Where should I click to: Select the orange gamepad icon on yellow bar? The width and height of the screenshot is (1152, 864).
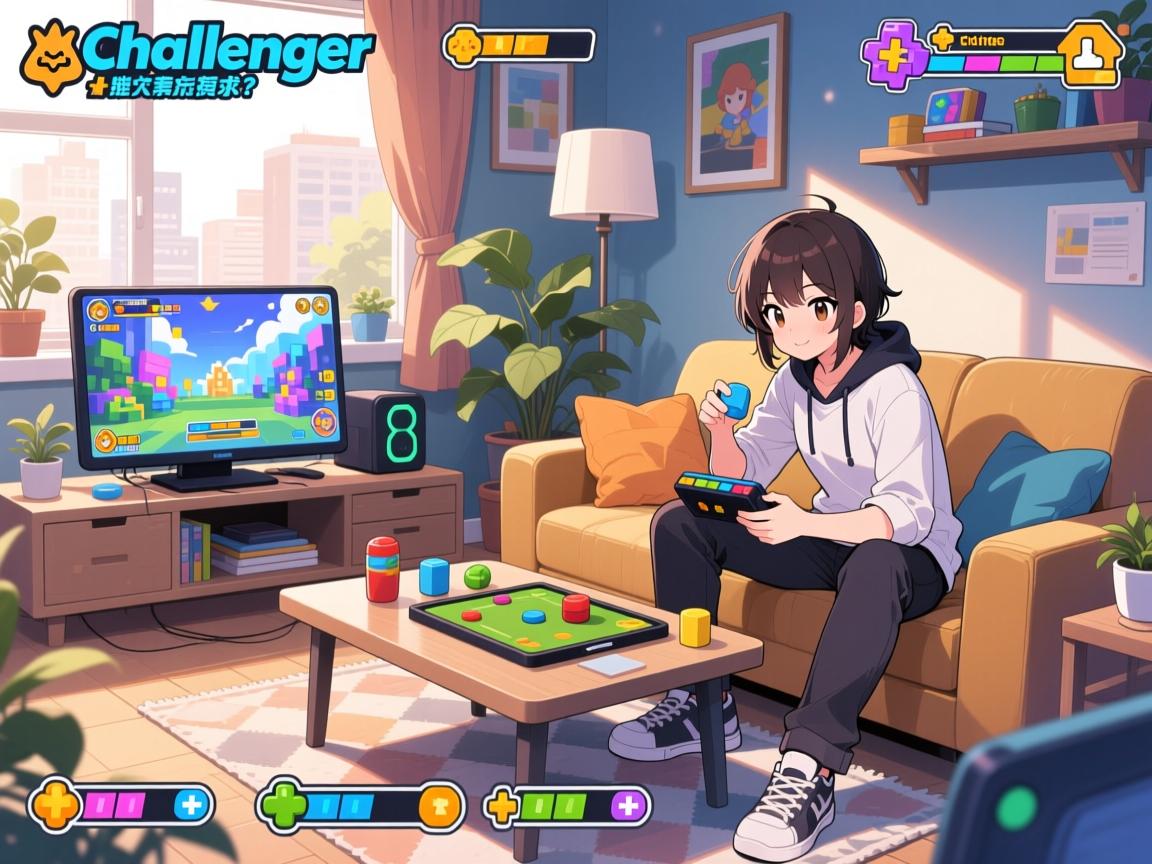click(463, 46)
